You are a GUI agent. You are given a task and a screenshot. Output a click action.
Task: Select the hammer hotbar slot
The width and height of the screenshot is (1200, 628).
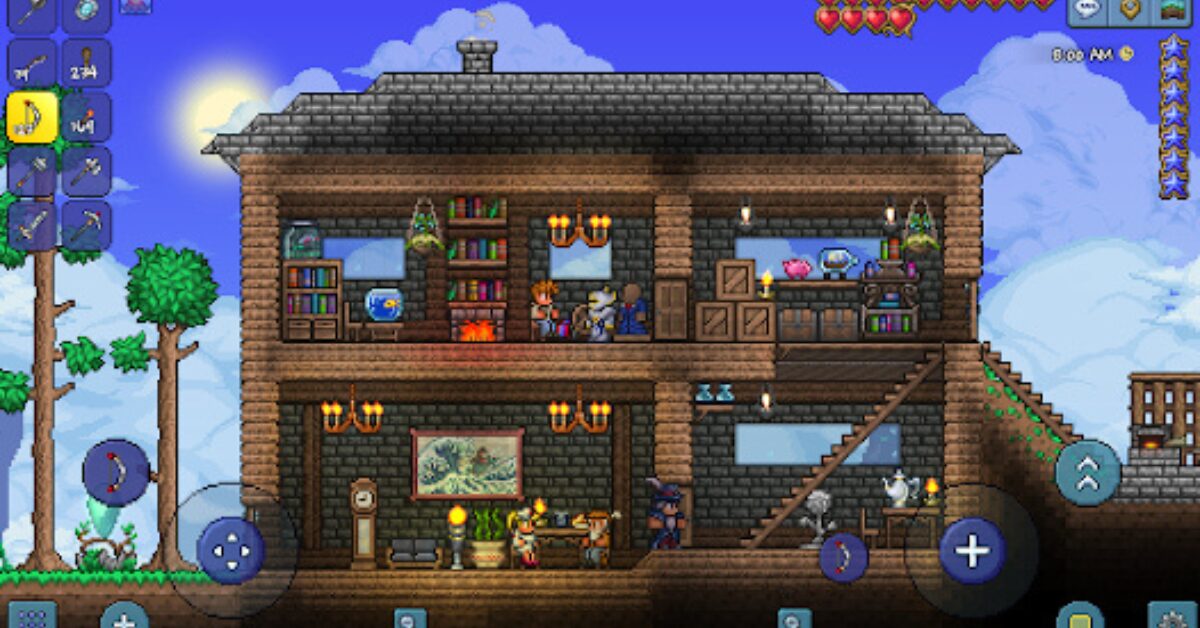click(x=32, y=171)
